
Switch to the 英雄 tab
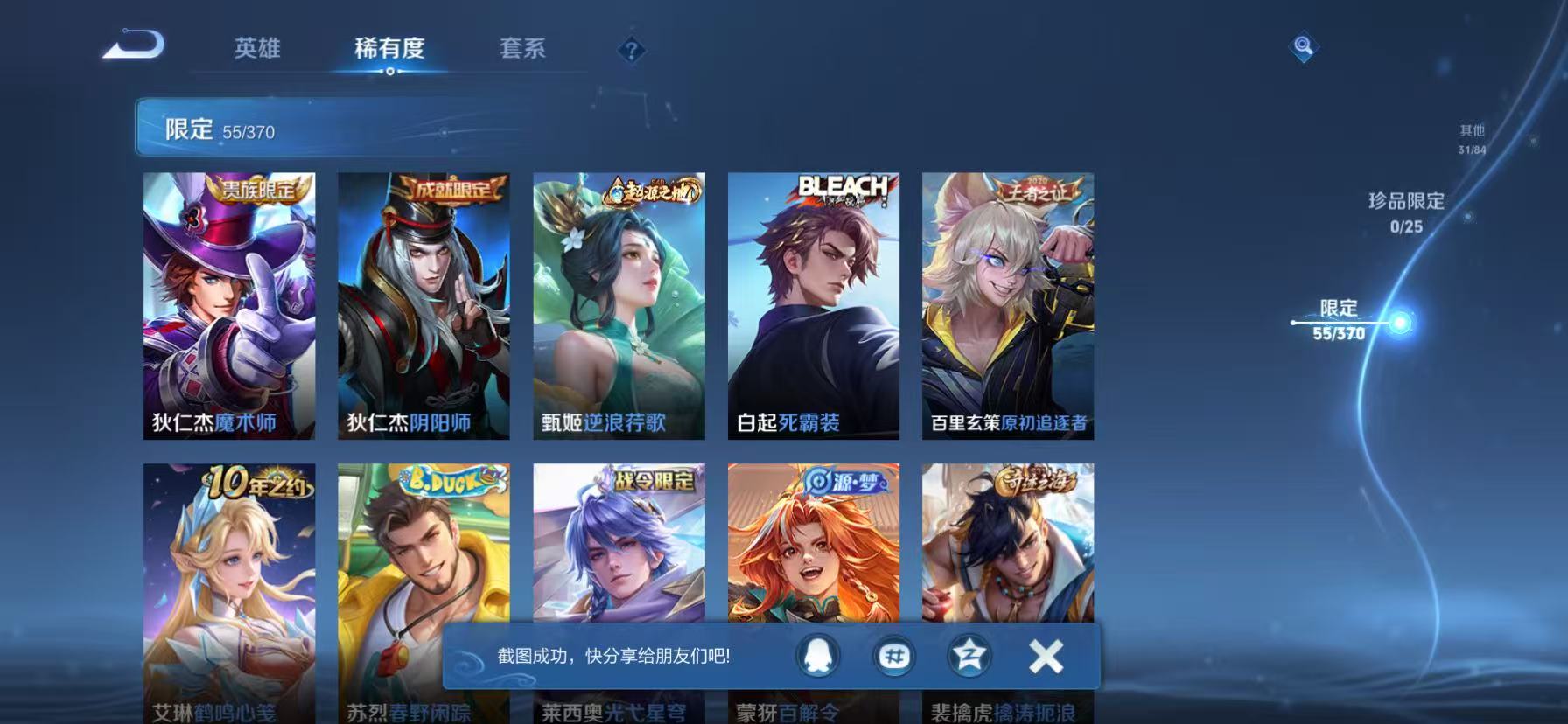pos(256,50)
